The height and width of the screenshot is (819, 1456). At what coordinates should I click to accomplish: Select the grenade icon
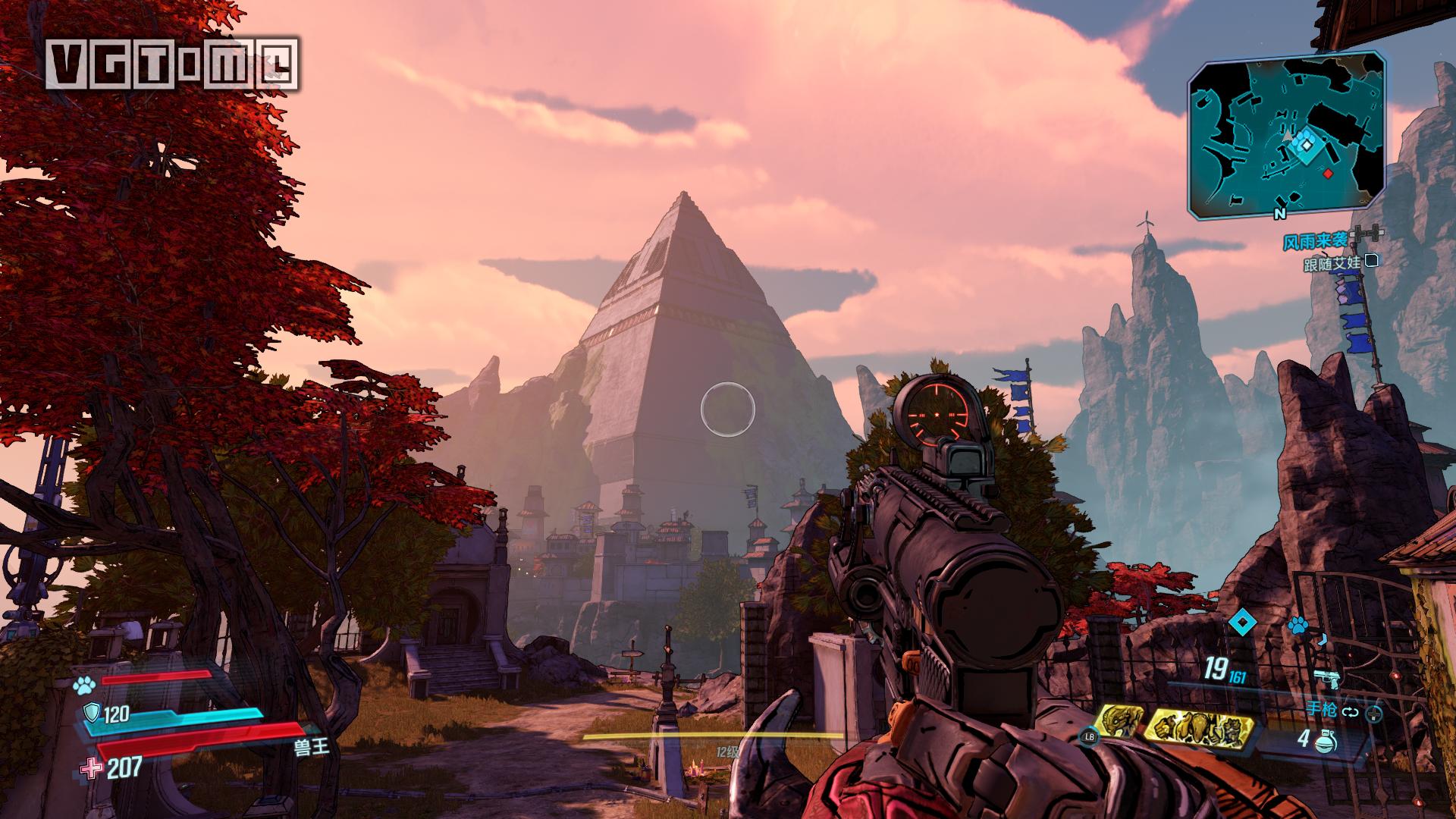pos(1326,741)
